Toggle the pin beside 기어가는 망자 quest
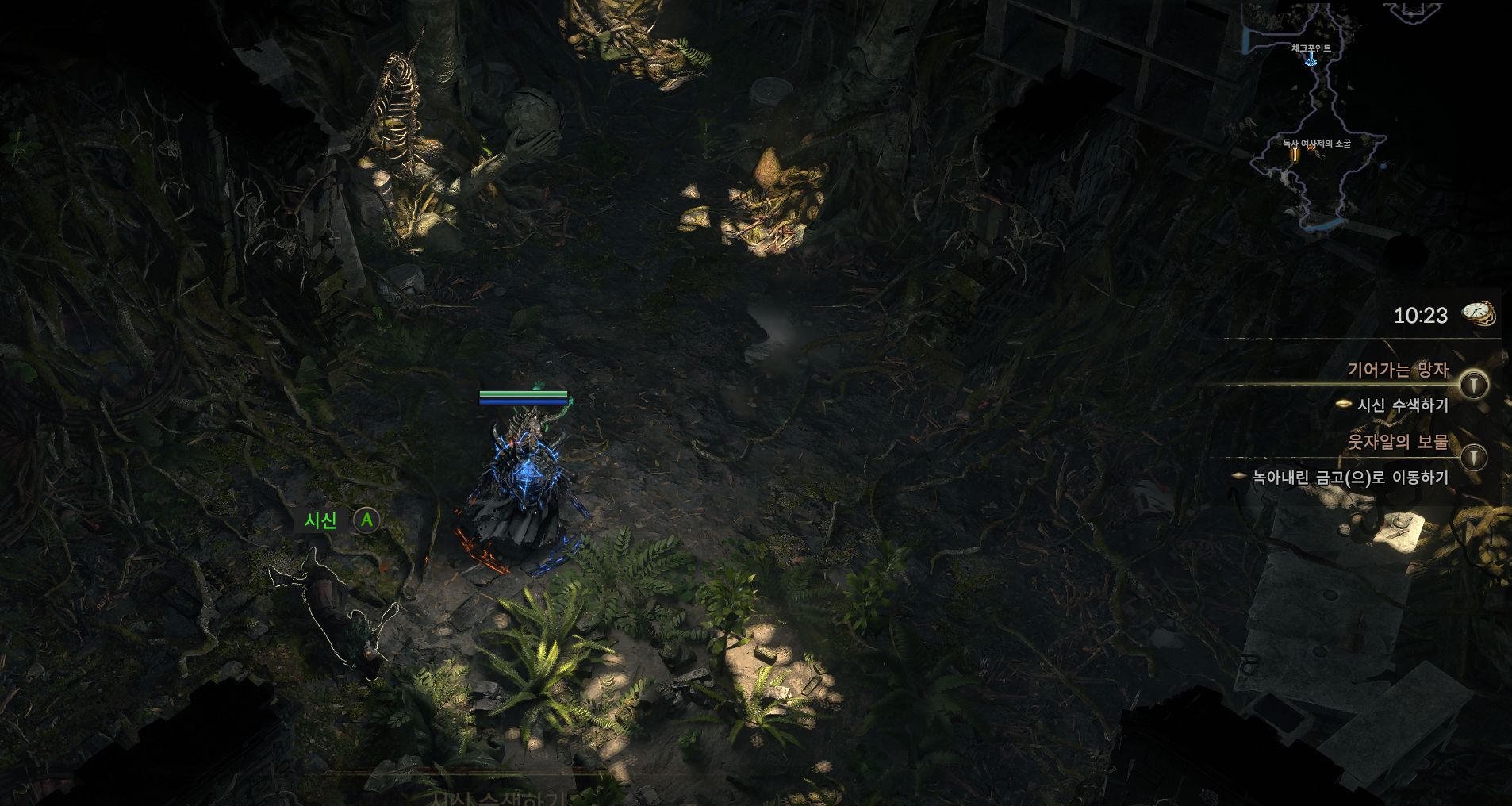The width and height of the screenshot is (1512, 806). pos(1474,386)
